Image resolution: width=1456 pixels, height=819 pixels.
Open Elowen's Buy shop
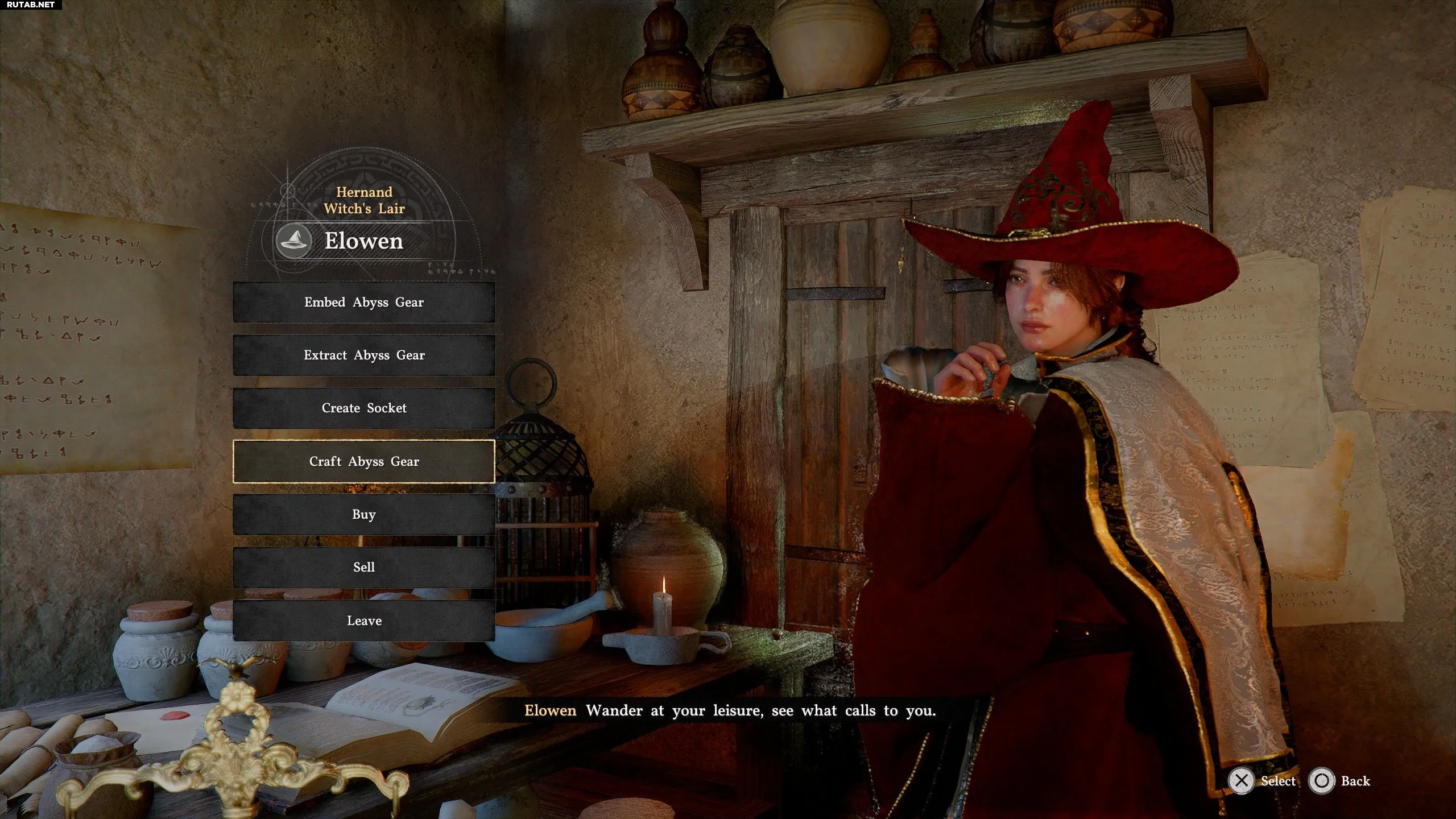364,514
